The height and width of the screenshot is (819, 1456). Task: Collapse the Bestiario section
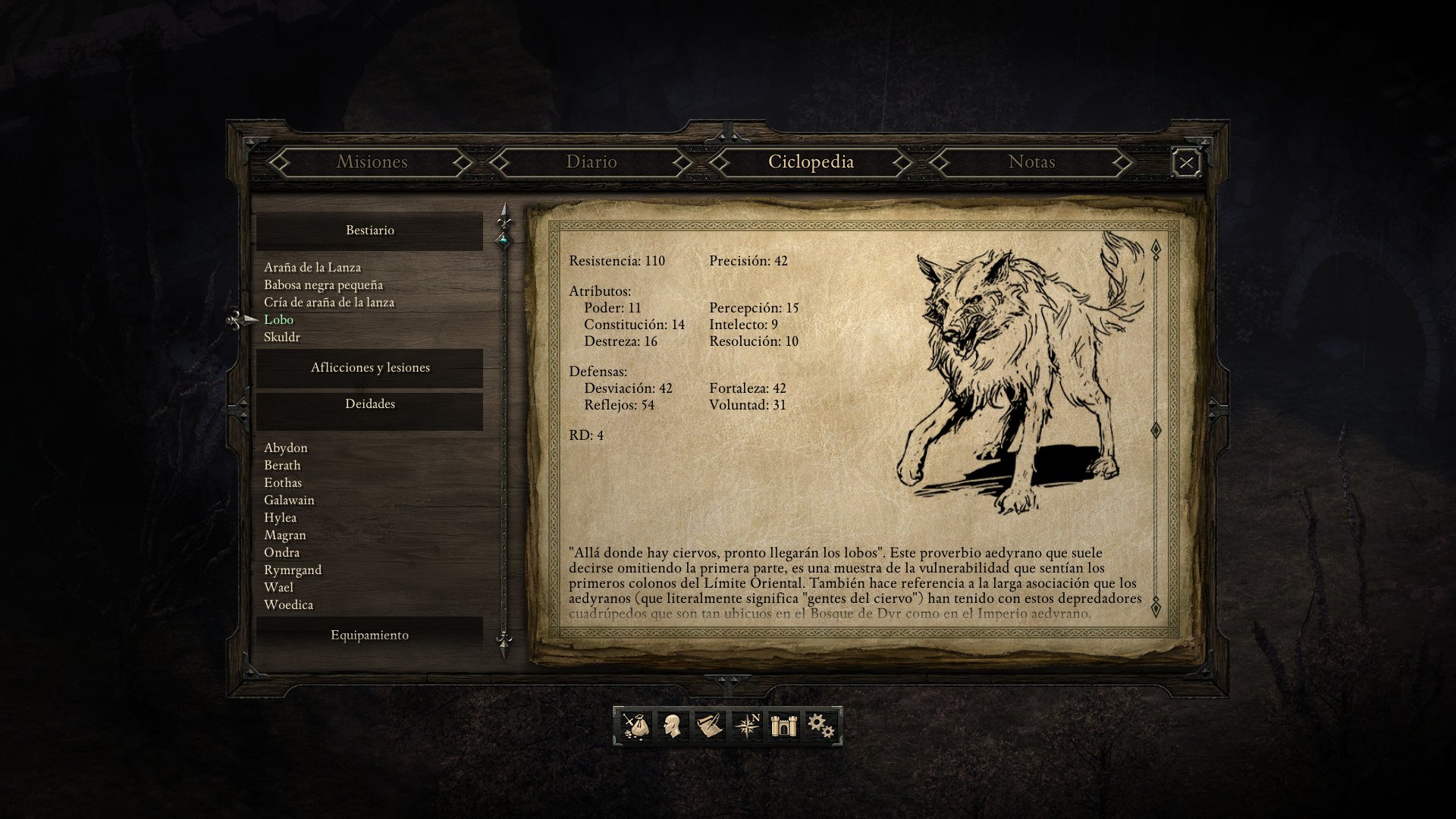(x=369, y=230)
